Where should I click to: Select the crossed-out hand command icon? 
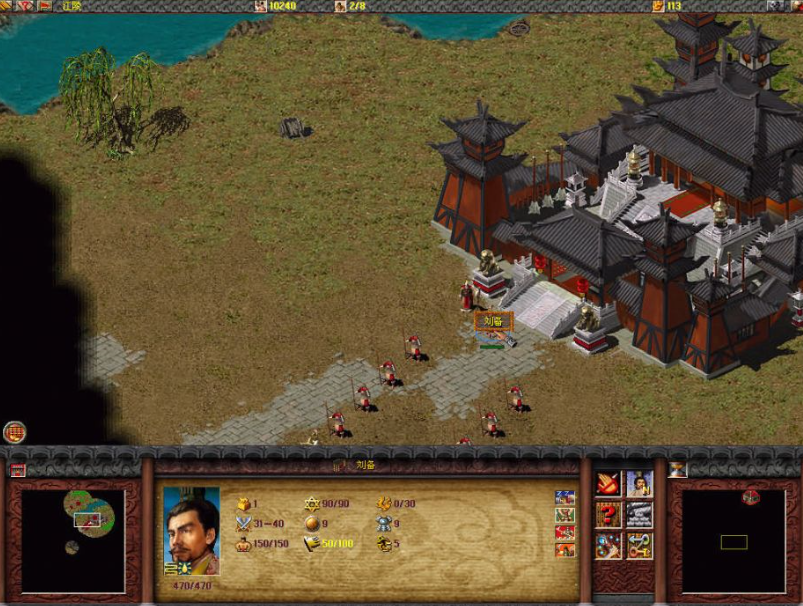click(x=609, y=484)
